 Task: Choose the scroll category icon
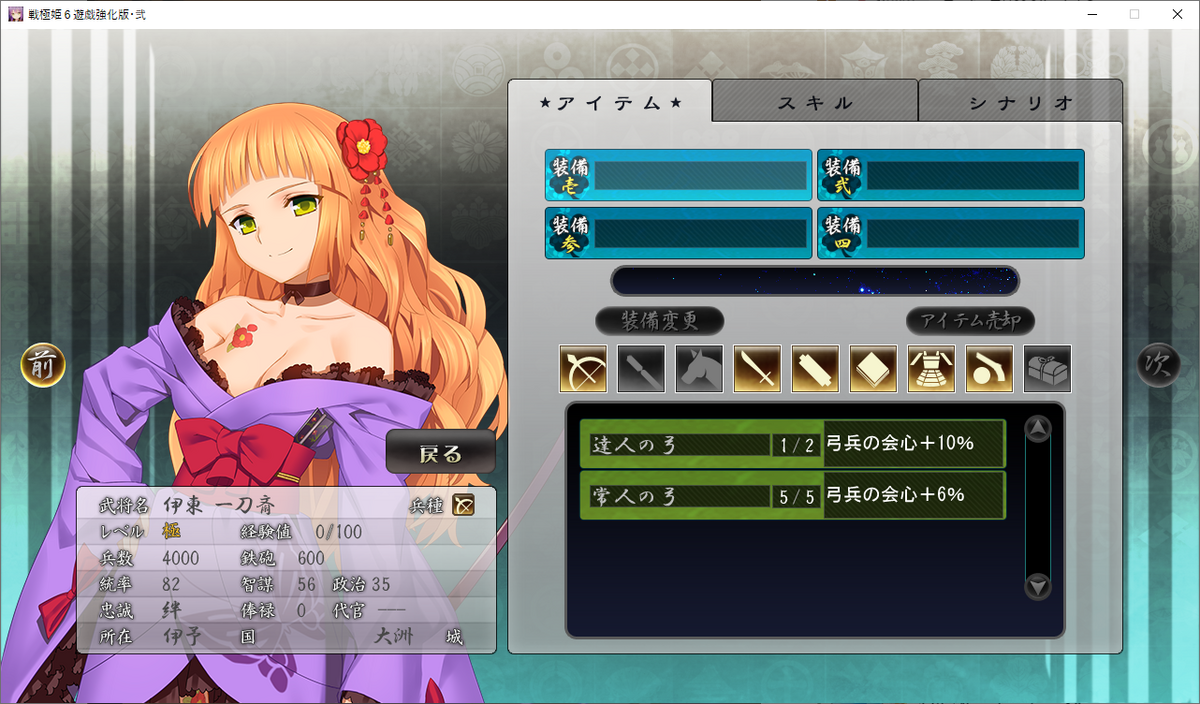pyautogui.click(x=815, y=369)
